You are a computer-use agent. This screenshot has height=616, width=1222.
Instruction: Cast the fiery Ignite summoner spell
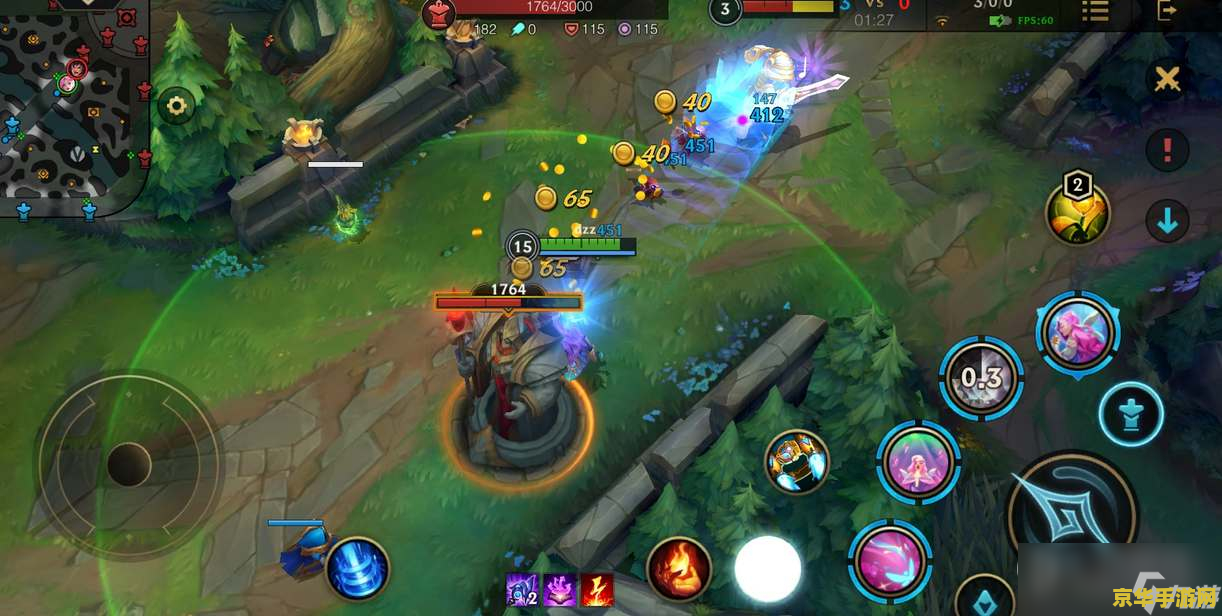(x=679, y=569)
